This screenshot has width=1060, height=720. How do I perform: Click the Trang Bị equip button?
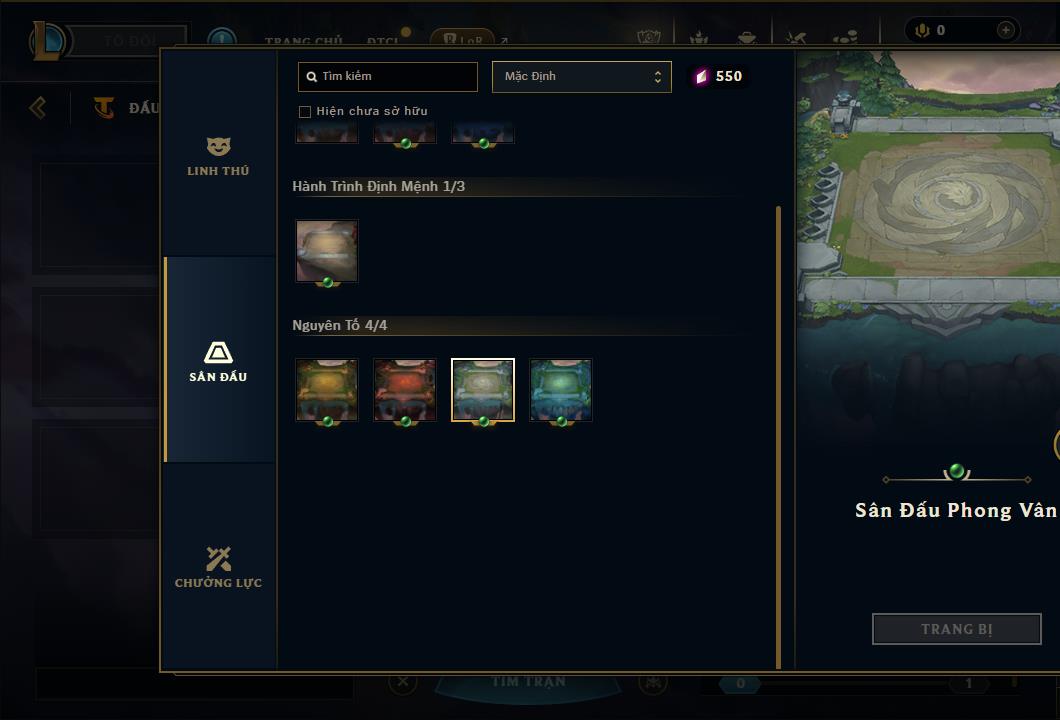[x=956, y=629]
